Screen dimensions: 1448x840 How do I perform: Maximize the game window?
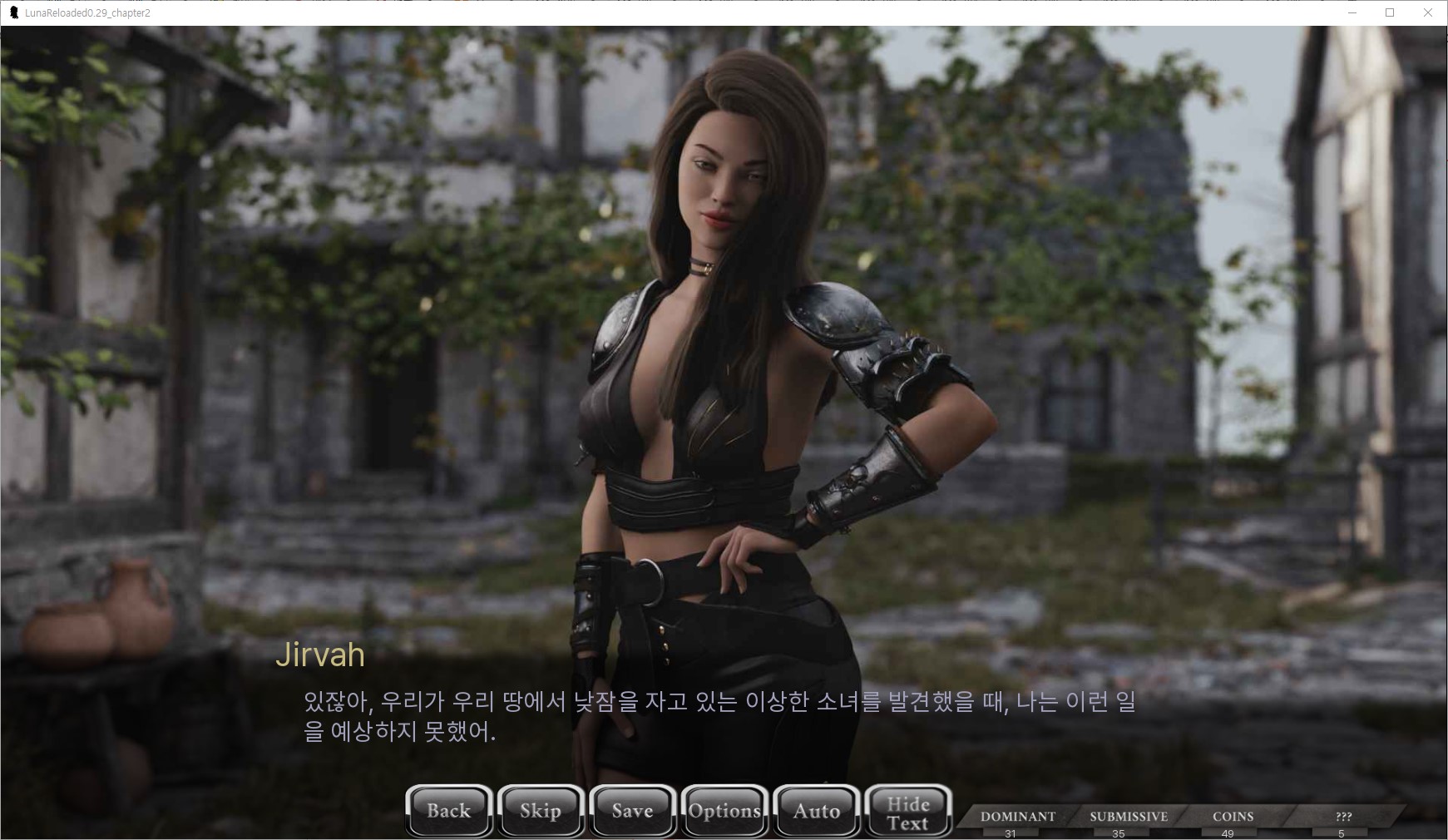coord(1389,12)
